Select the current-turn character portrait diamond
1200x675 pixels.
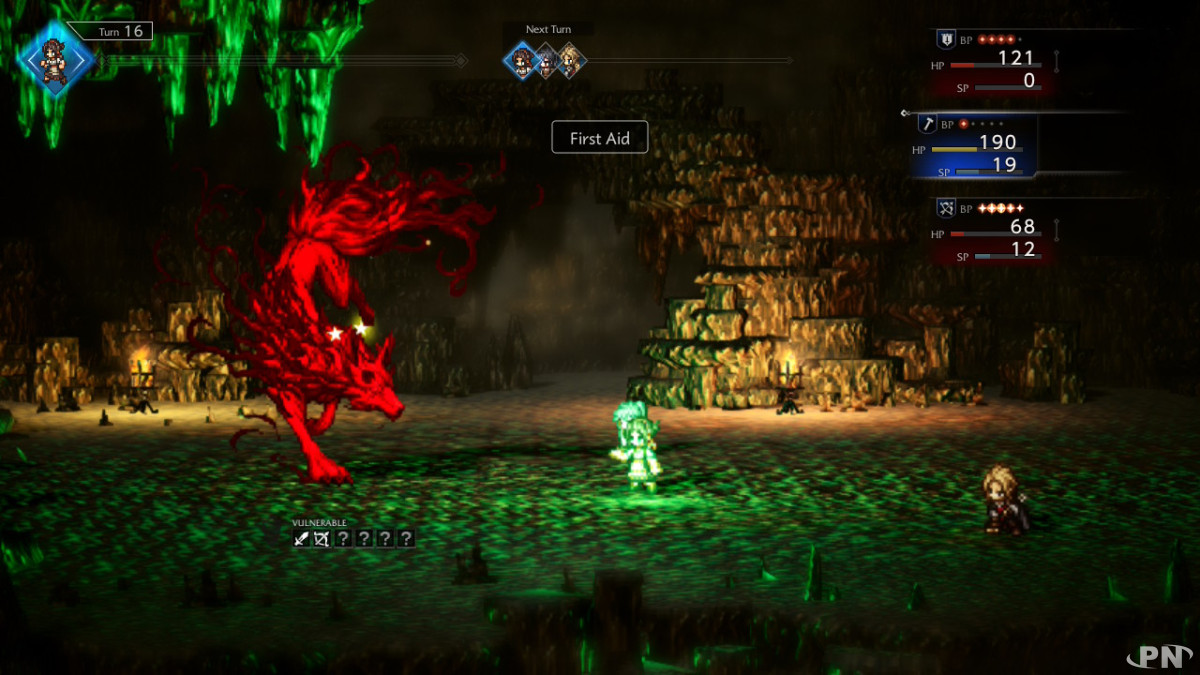tap(56, 60)
